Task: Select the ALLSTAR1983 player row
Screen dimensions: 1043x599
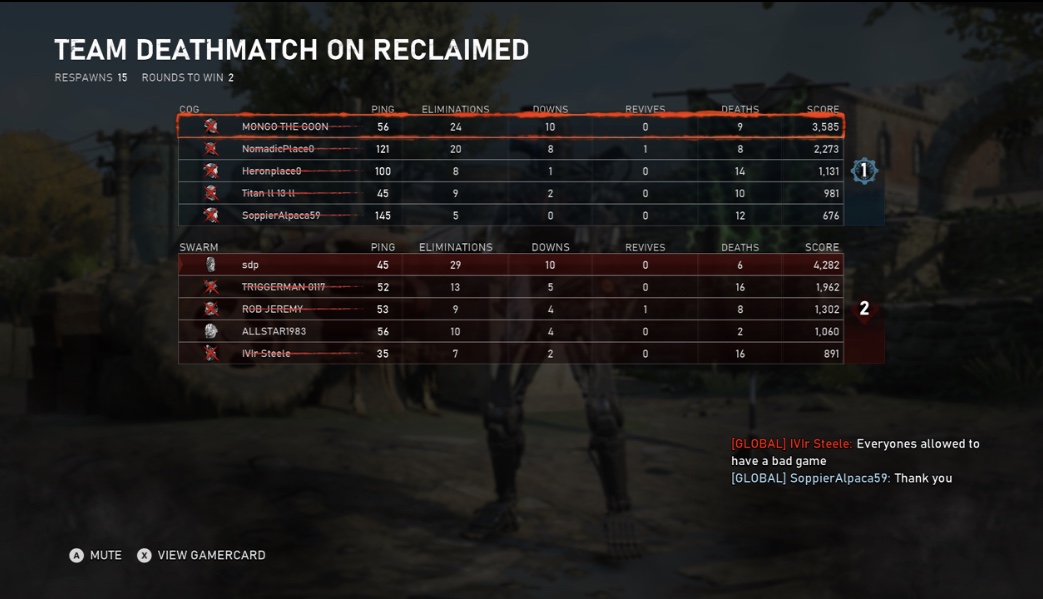Action: (x=510, y=331)
